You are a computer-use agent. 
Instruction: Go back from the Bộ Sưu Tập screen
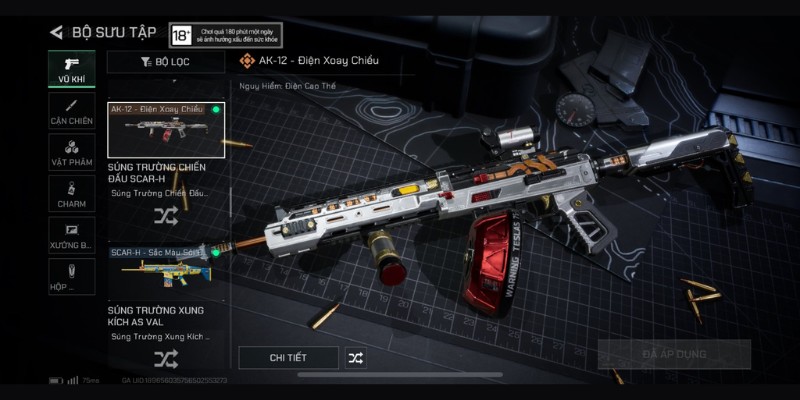pyautogui.click(x=56, y=32)
